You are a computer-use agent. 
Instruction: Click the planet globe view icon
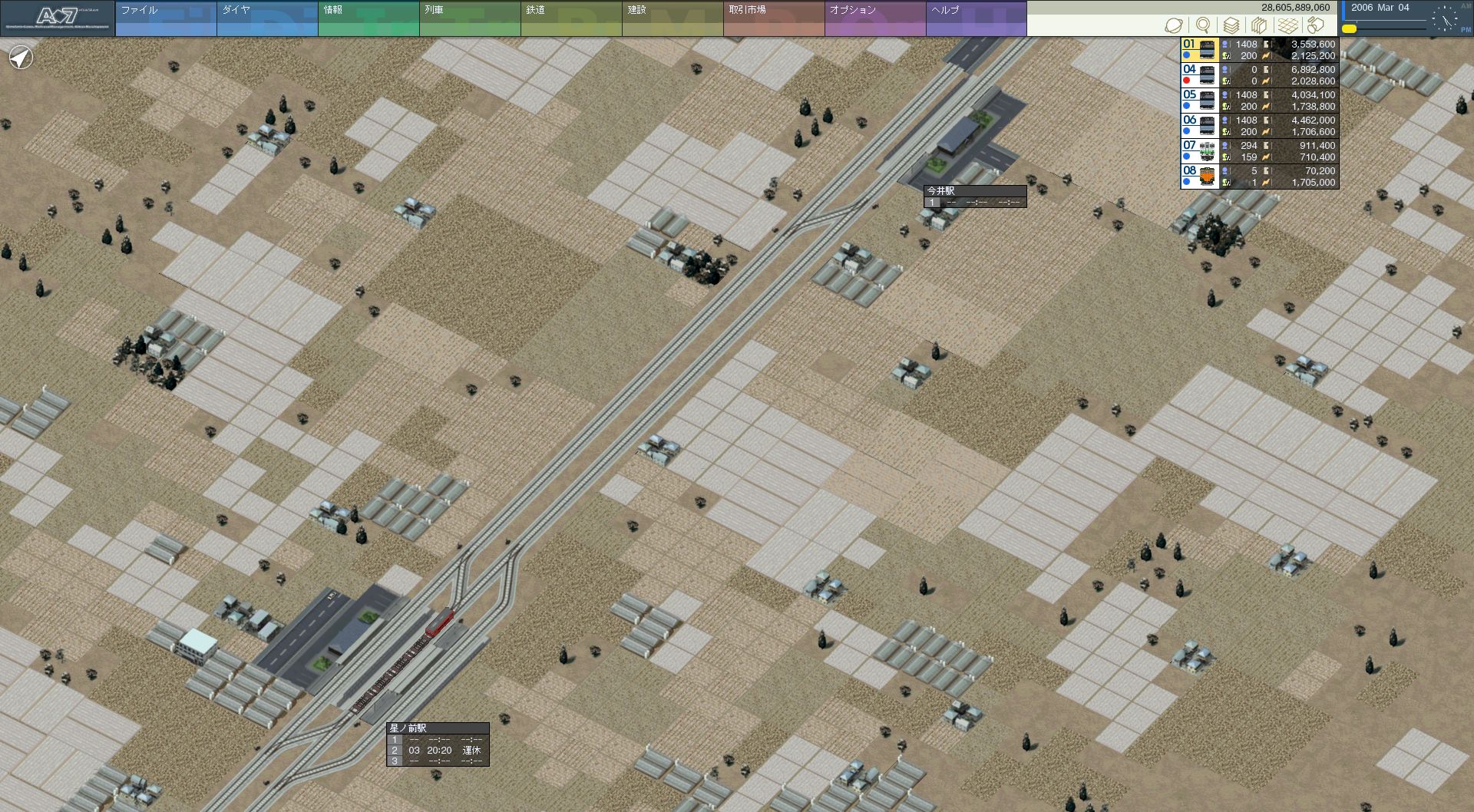(1174, 25)
